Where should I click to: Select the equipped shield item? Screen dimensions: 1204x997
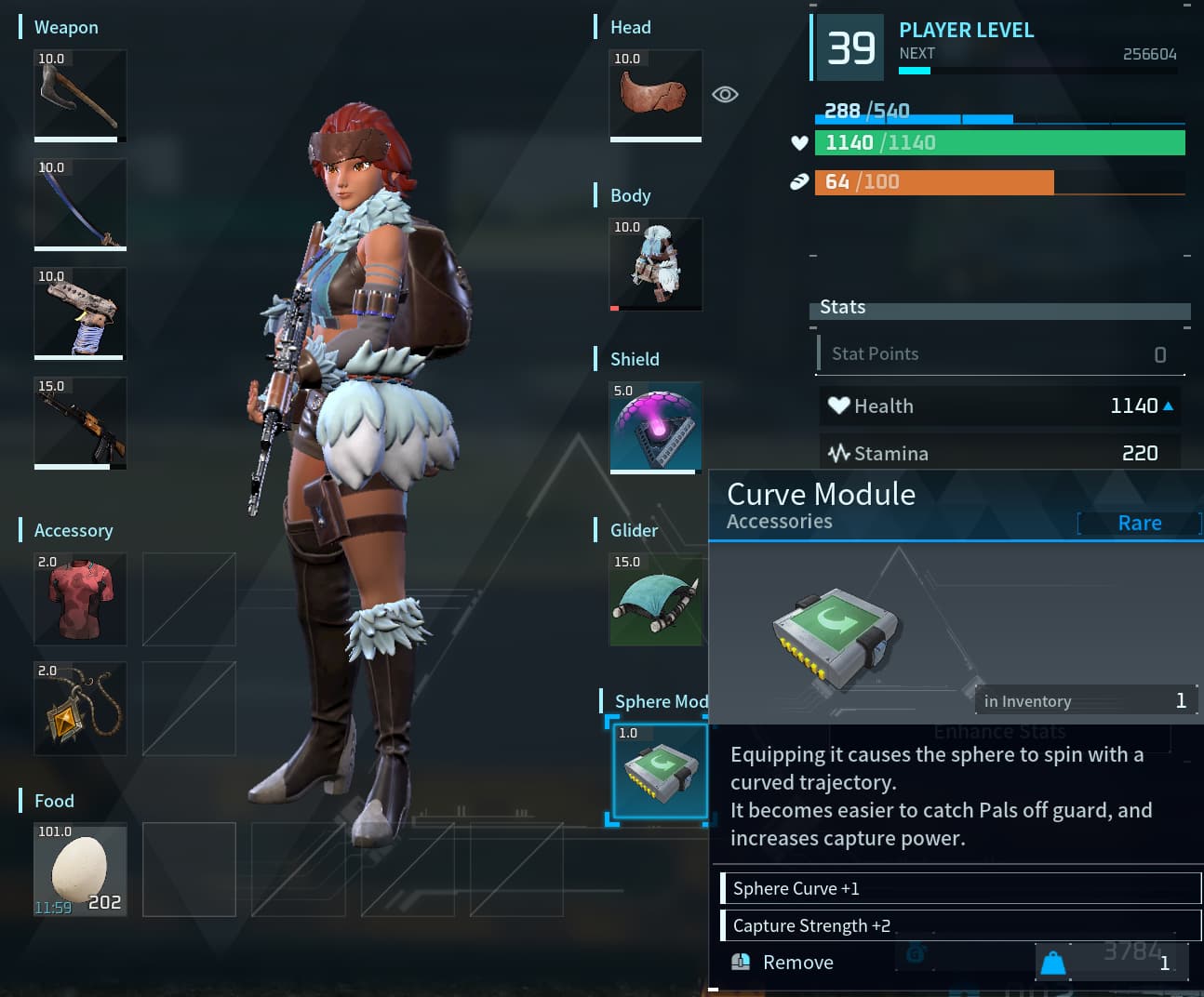pyautogui.click(x=656, y=427)
